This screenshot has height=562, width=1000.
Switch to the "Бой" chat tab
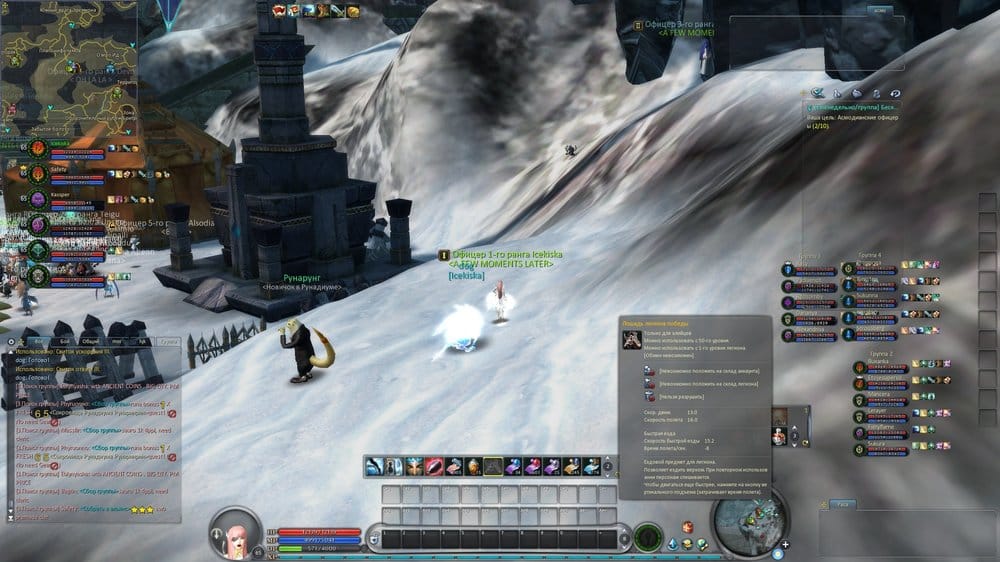tap(60, 341)
